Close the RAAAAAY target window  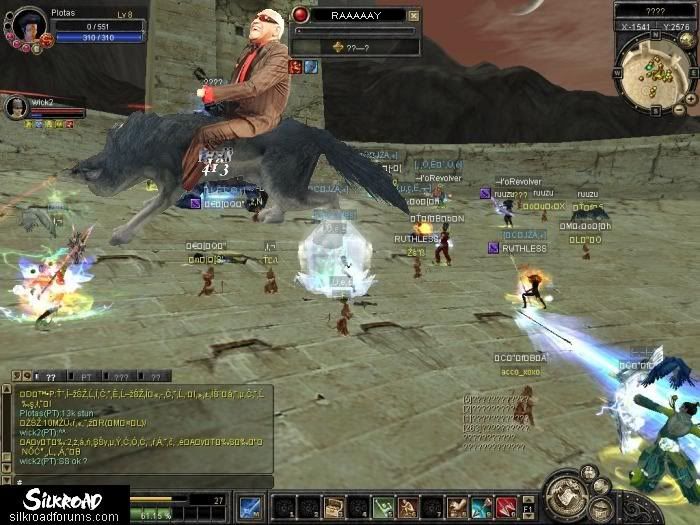click(414, 15)
